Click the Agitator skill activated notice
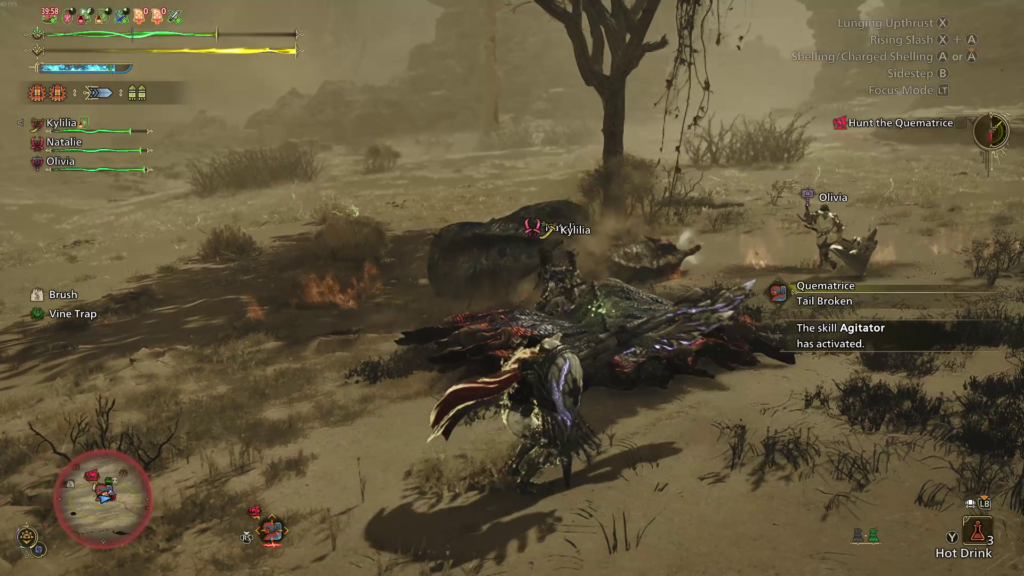1024x576 pixels. (840, 335)
